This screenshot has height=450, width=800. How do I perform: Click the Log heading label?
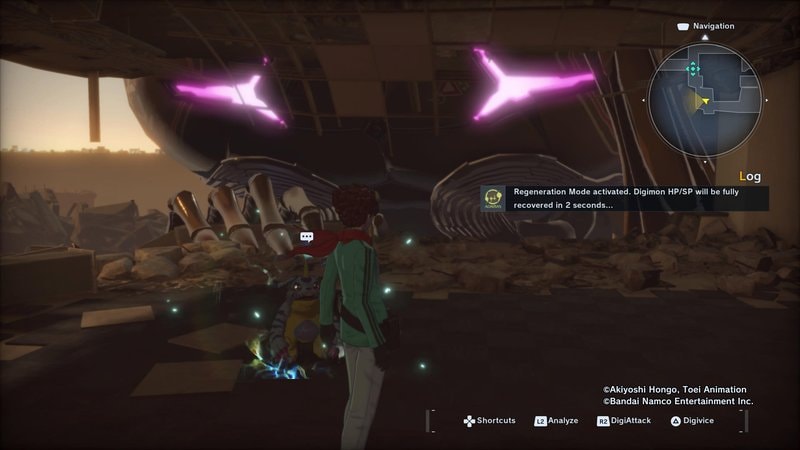tap(753, 176)
